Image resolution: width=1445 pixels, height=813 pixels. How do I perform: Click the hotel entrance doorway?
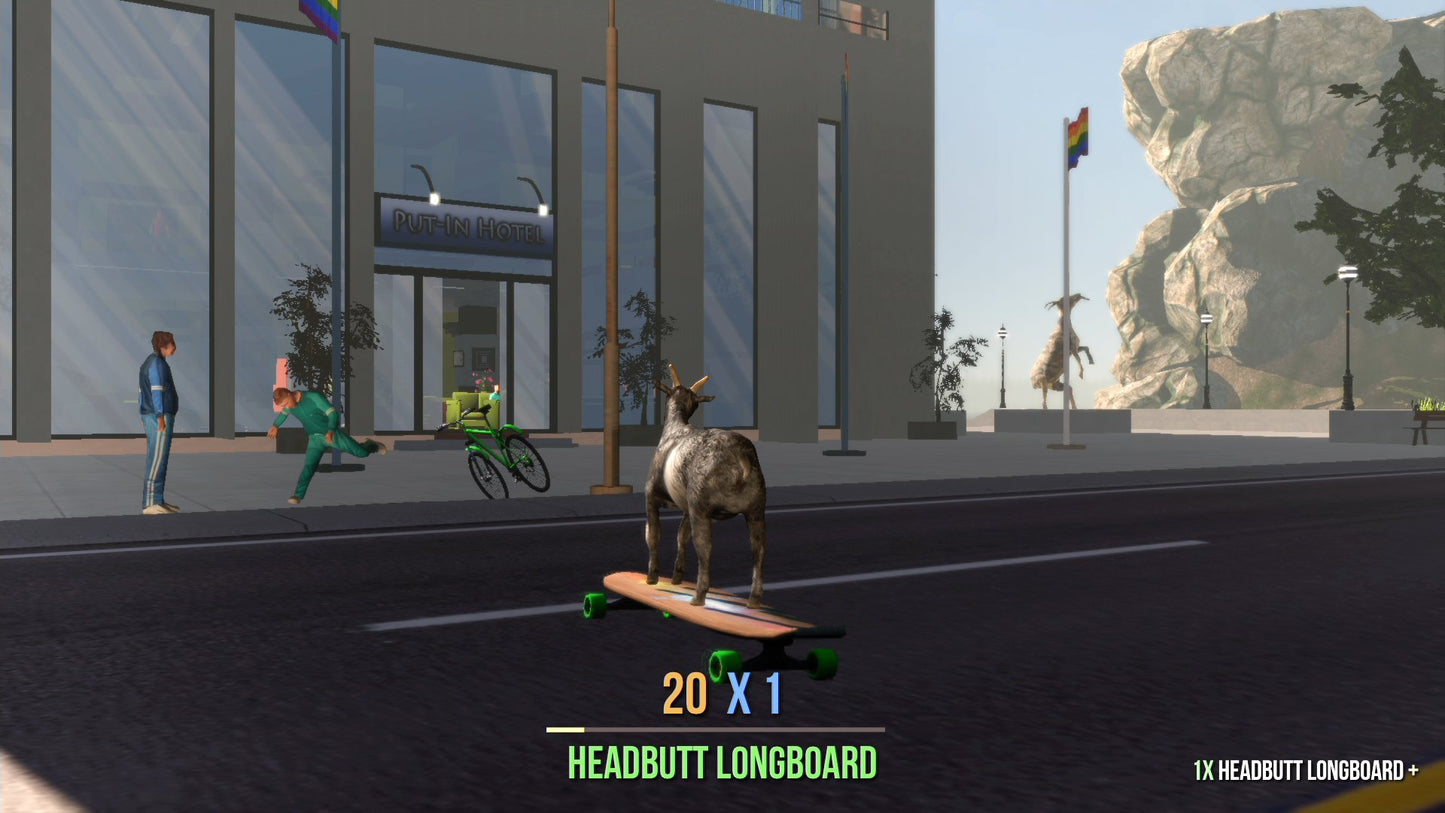tap(465, 330)
